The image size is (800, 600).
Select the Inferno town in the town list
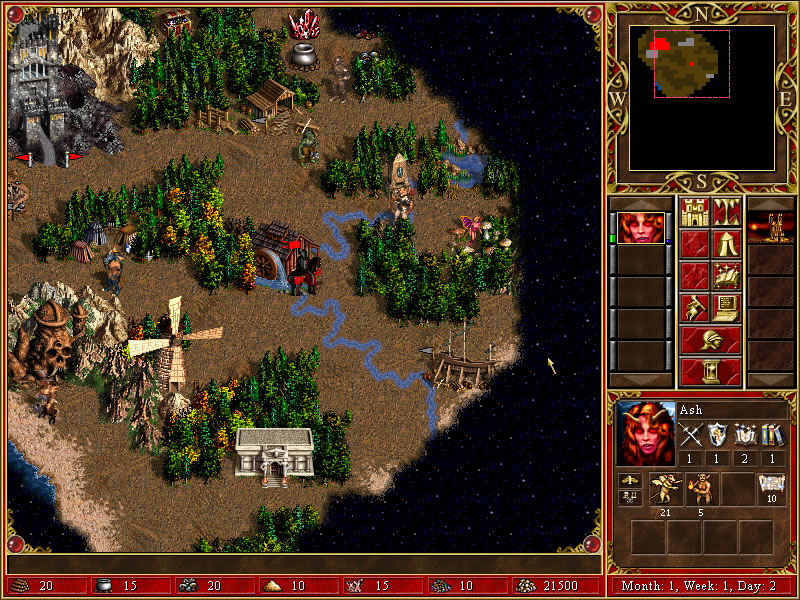(770, 227)
